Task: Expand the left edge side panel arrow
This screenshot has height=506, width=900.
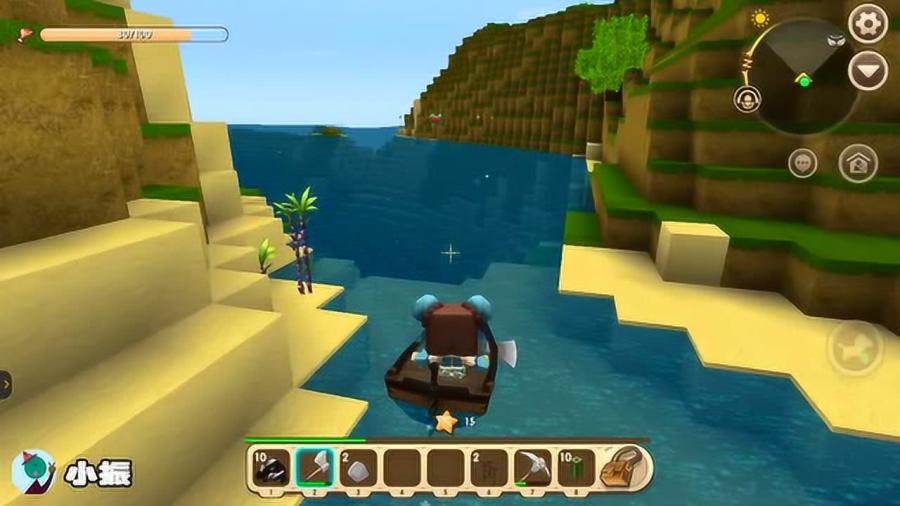Action: point(5,384)
